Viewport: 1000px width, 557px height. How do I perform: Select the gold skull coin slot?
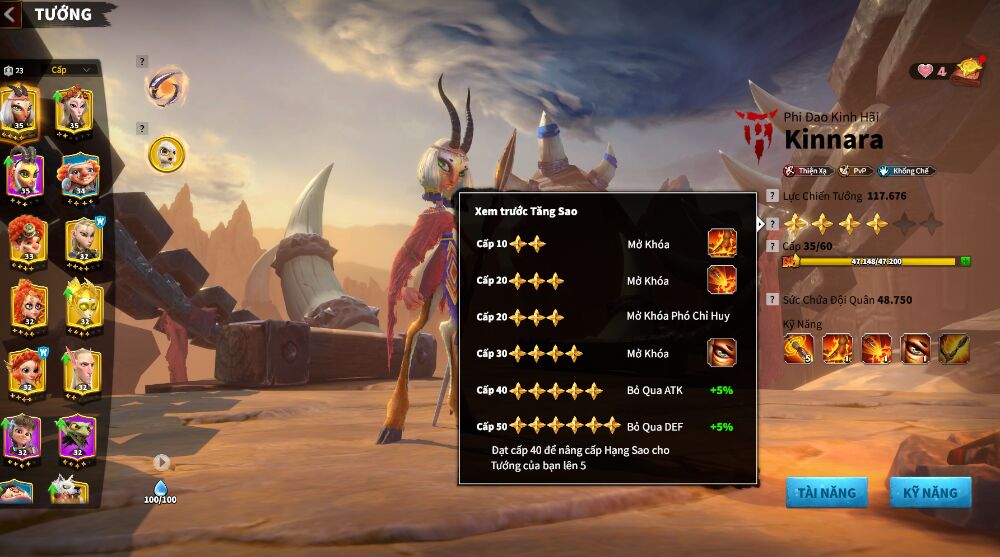(166, 153)
